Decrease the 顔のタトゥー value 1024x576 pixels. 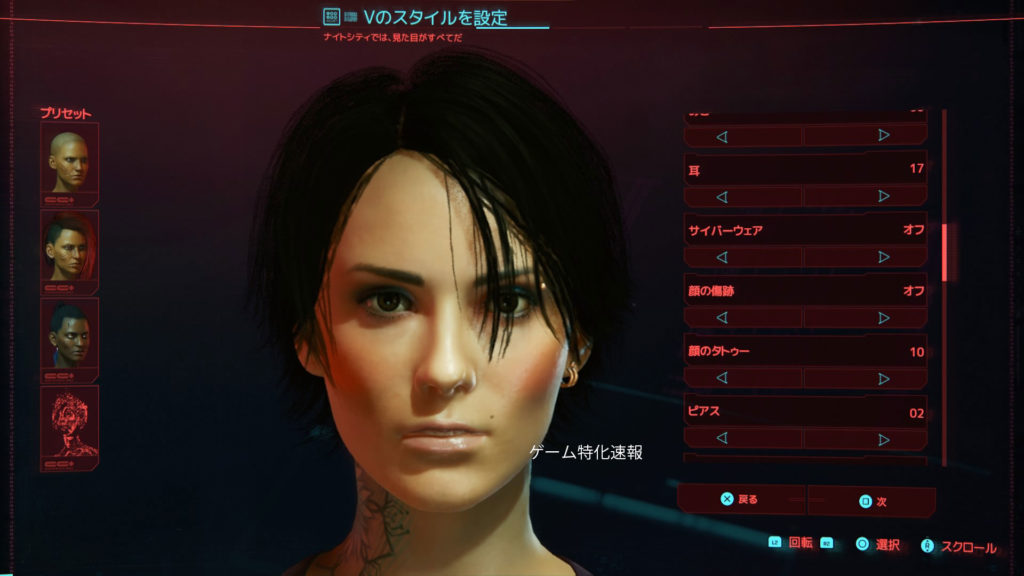(721, 378)
